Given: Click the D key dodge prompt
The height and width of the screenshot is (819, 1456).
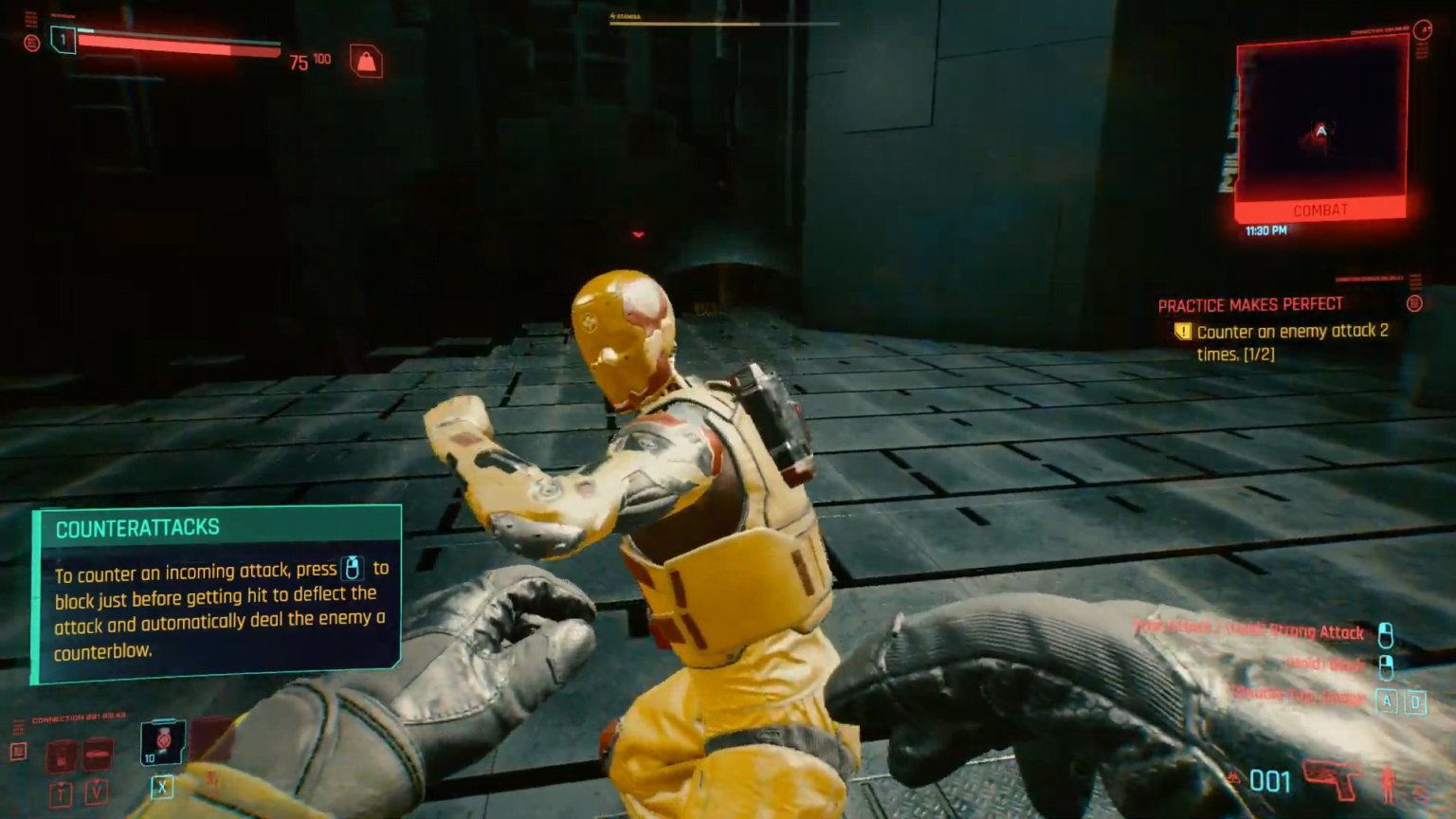Looking at the screenshot, I should pyautogui.click(x=1418, y=701).
